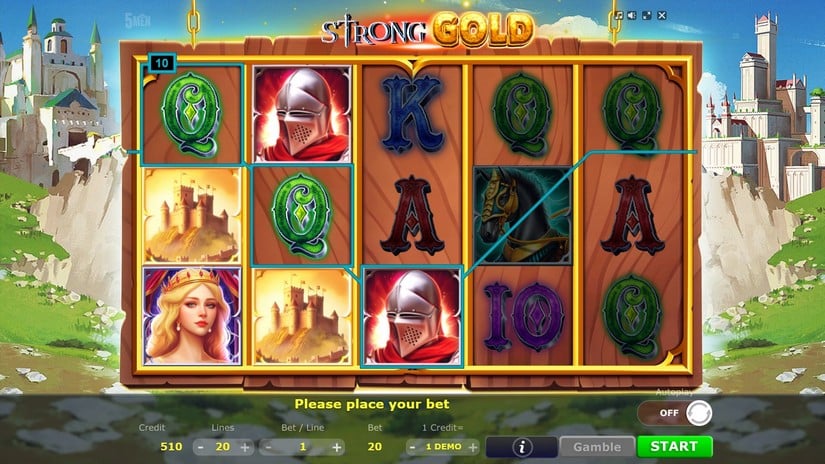
Task: Toggle the music note icon
Action: [619, 16]
